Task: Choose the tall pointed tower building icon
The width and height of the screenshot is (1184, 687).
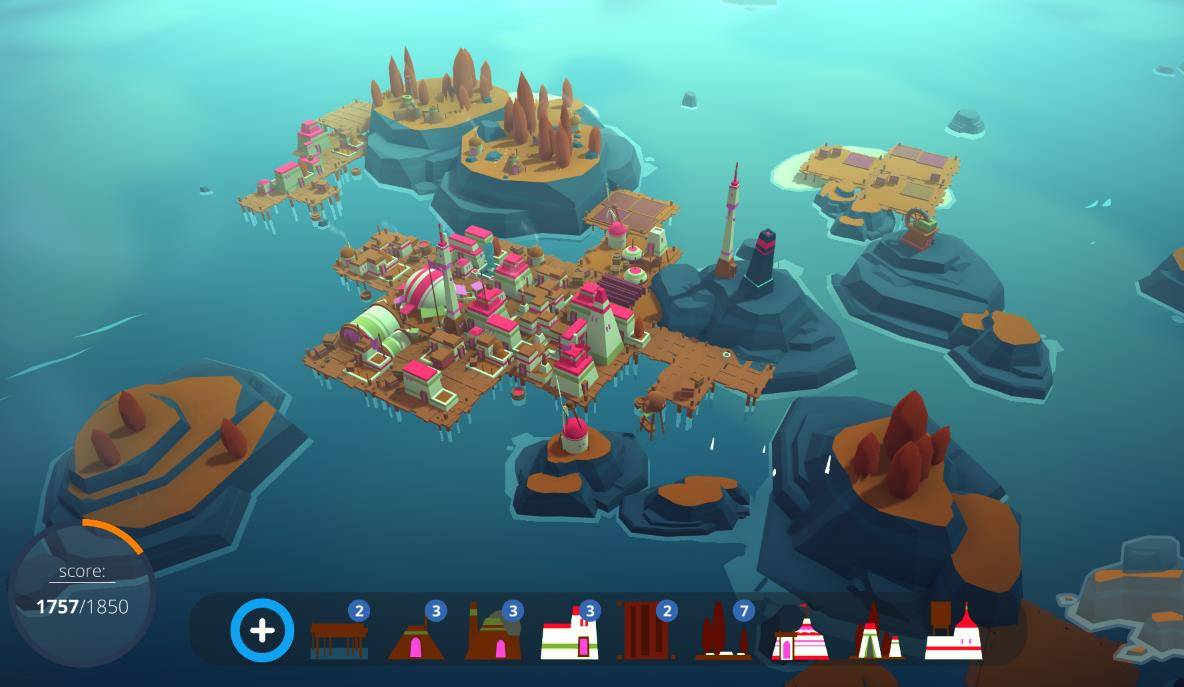Action: tap(876, 634)
